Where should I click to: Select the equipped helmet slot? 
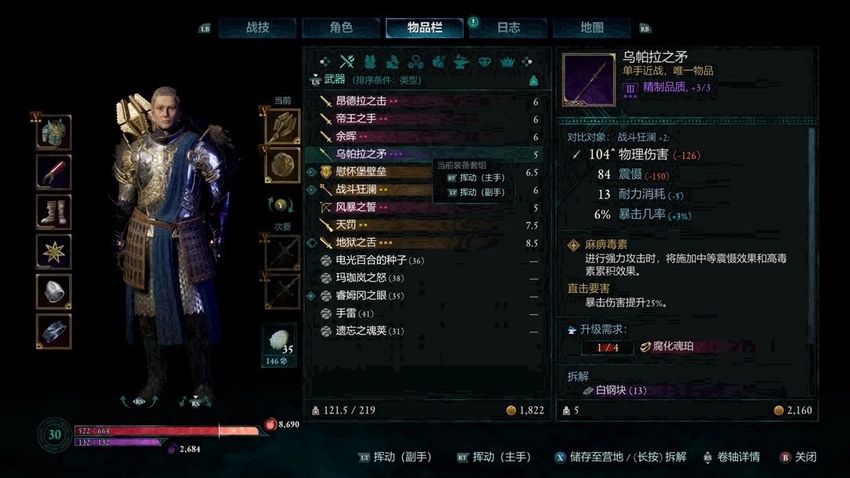pyautogui.click(x=54, y=132)
